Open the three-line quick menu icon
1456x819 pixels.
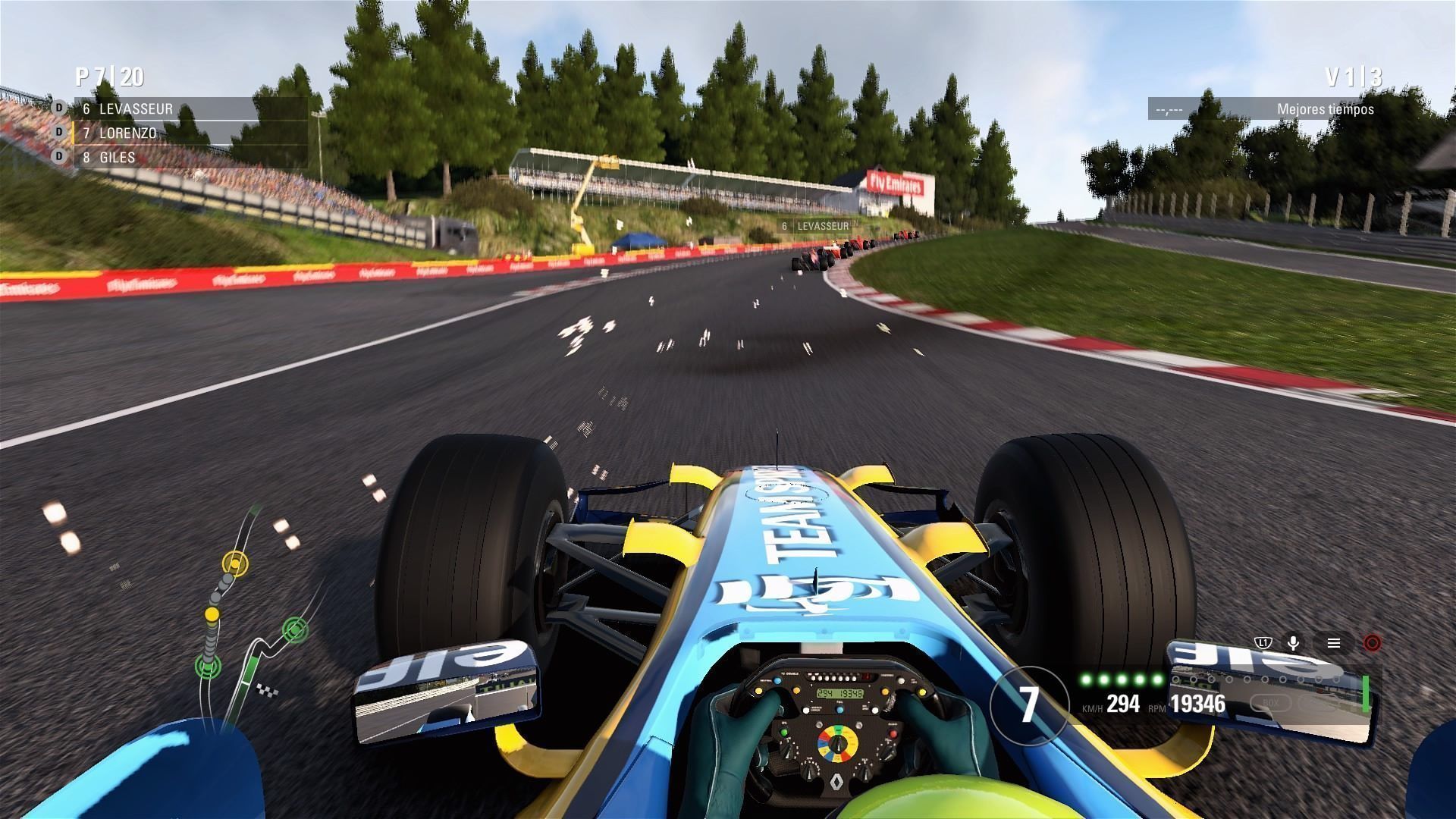coord(1334,643)
